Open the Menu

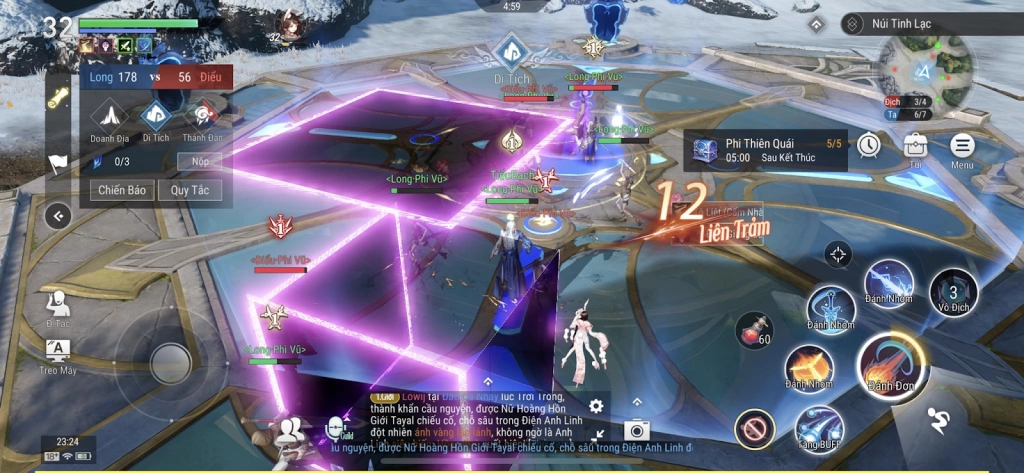tap(962, 146)
